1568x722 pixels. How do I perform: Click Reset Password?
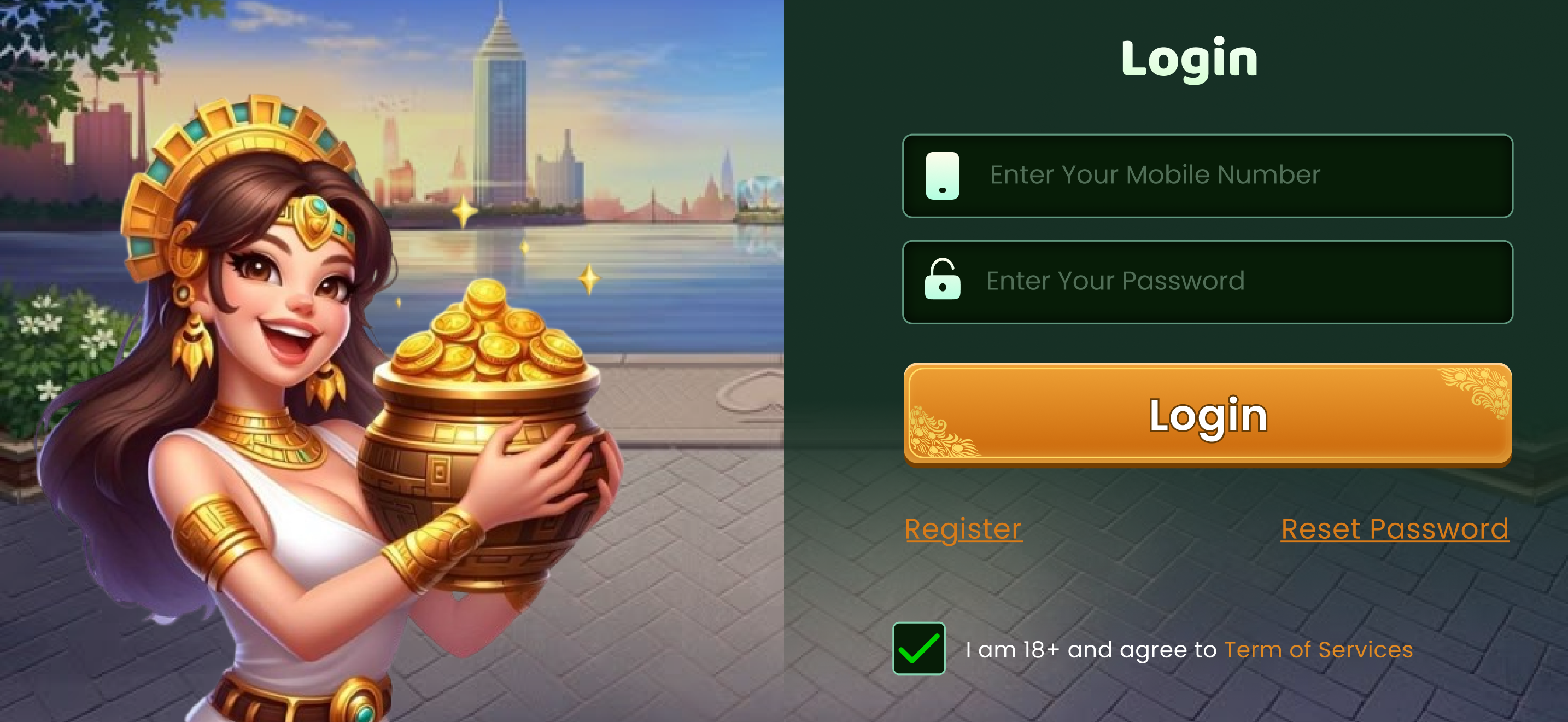click(1396, 528)
